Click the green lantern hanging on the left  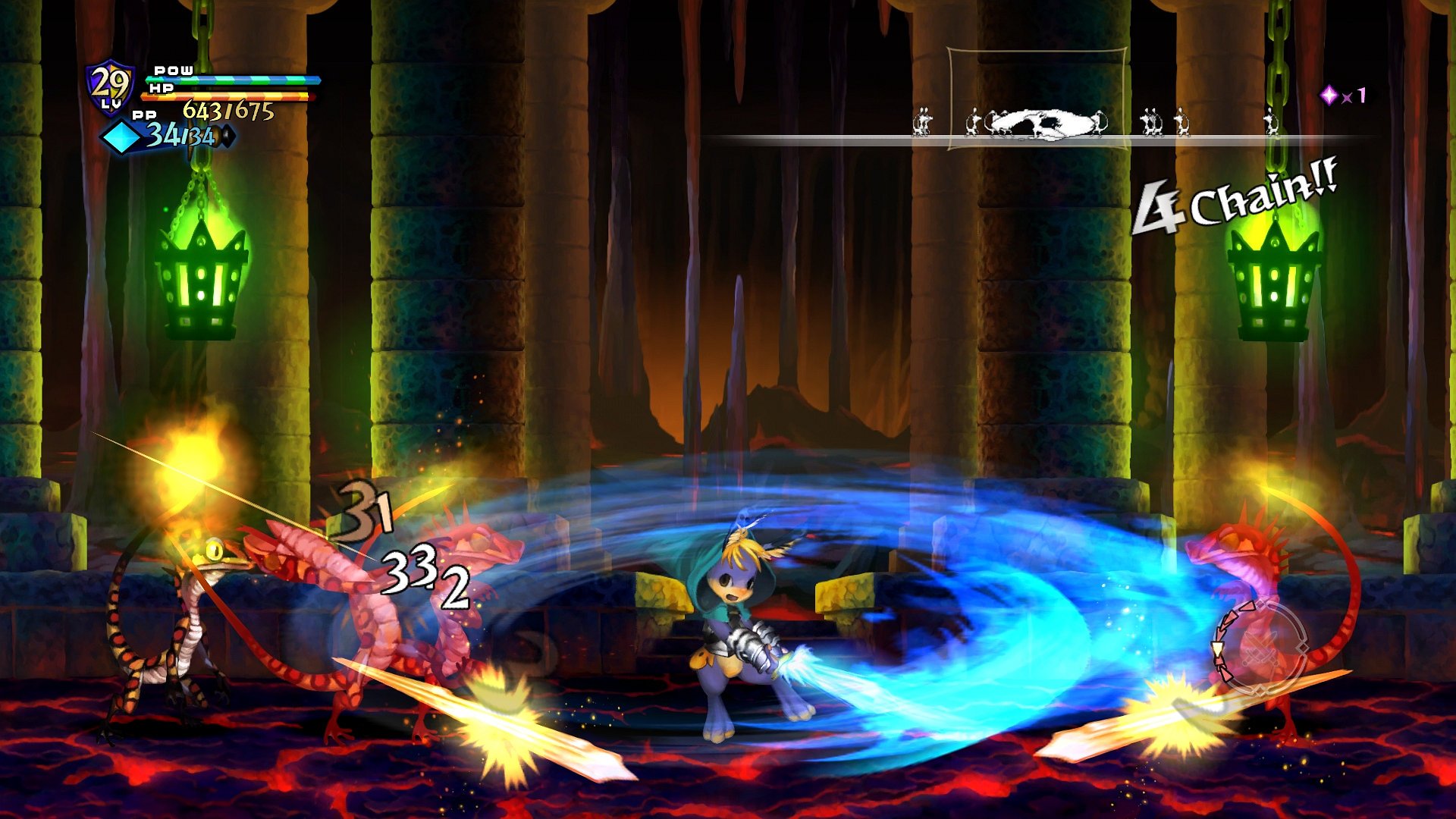pos(201,284)
